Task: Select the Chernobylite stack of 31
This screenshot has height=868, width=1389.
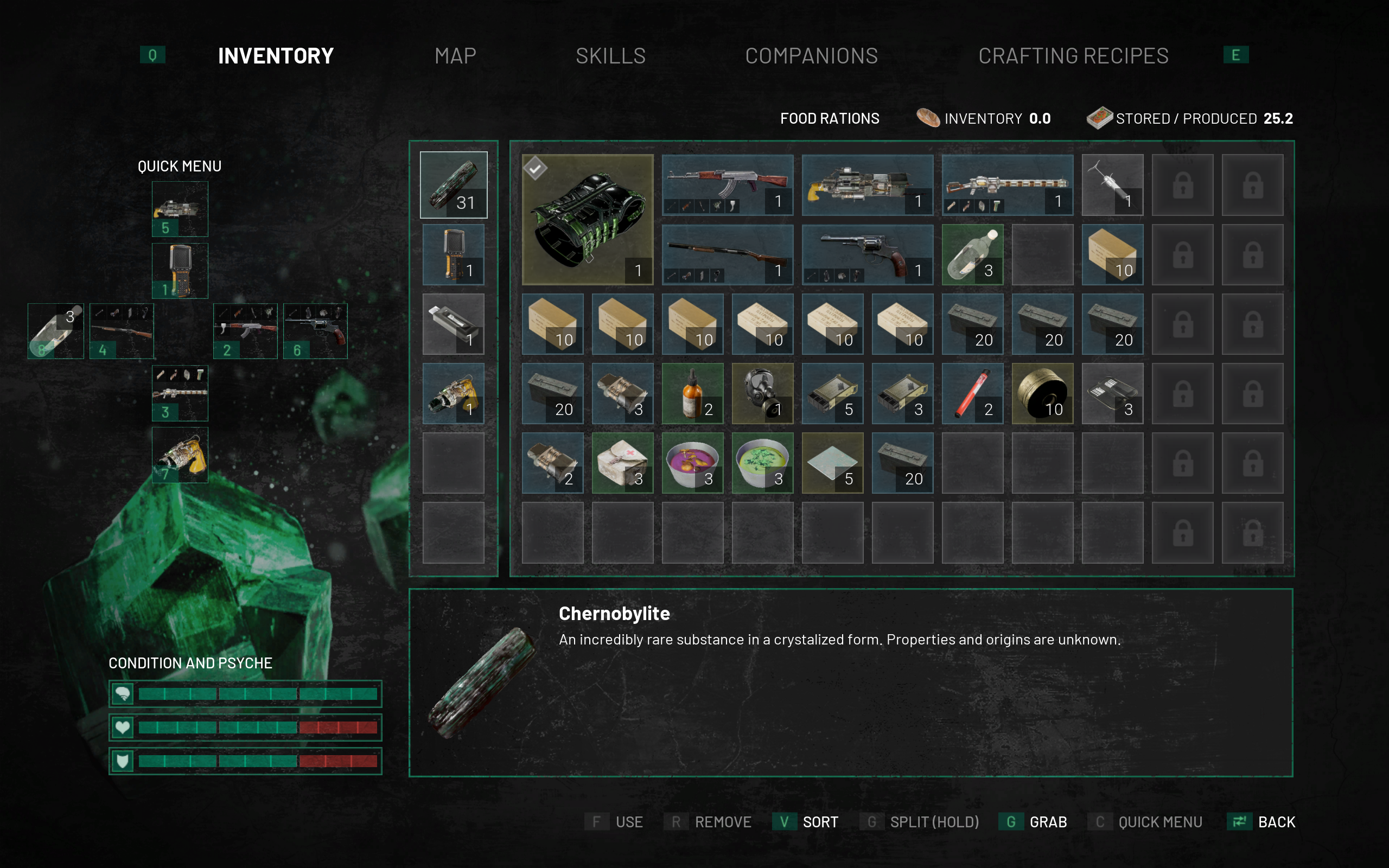Action: point(454,185)
